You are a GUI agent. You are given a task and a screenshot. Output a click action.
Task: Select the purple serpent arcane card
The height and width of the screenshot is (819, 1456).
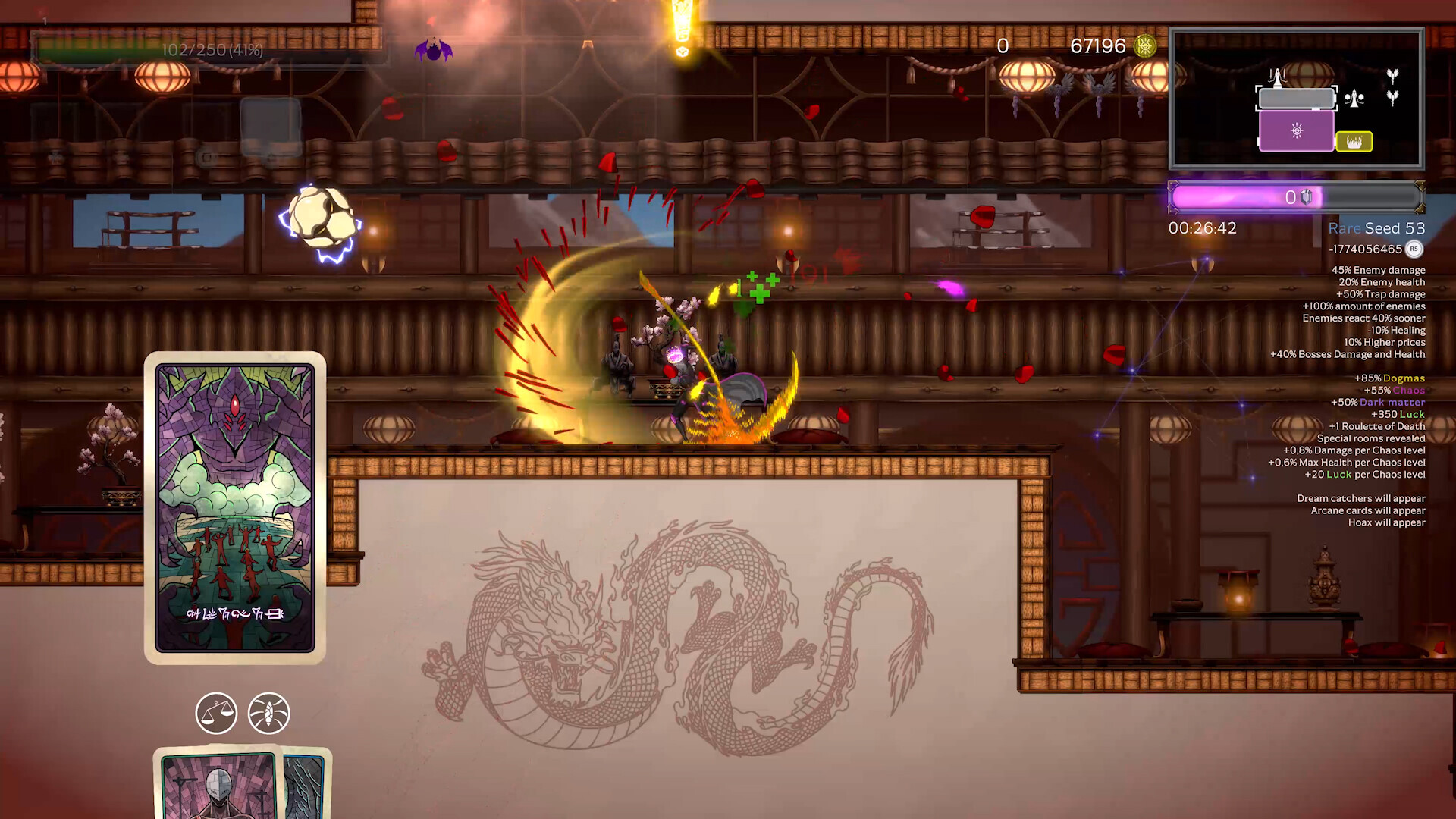pos(235,507)
